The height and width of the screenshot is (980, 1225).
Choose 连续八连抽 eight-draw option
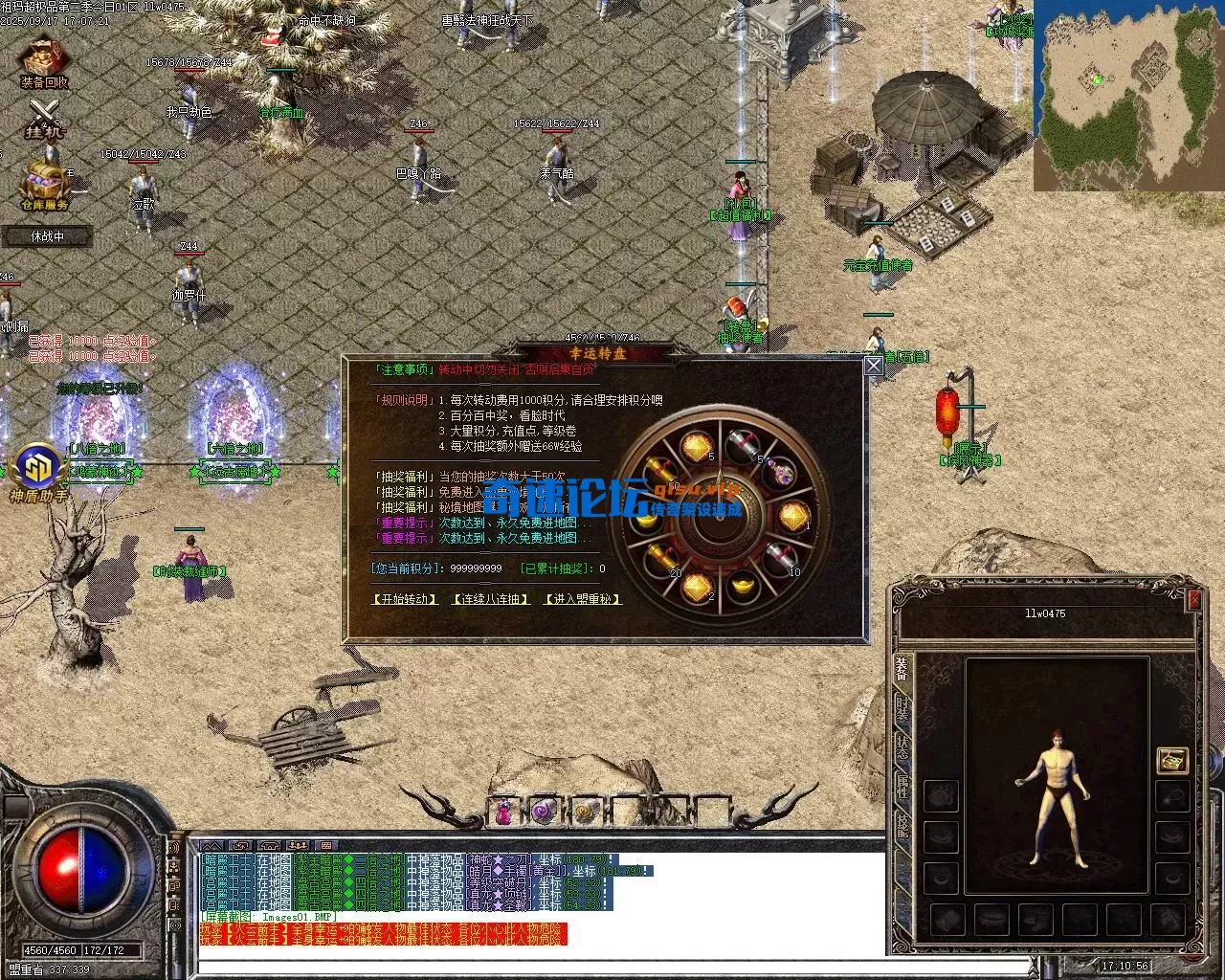[x=491, y=599]
